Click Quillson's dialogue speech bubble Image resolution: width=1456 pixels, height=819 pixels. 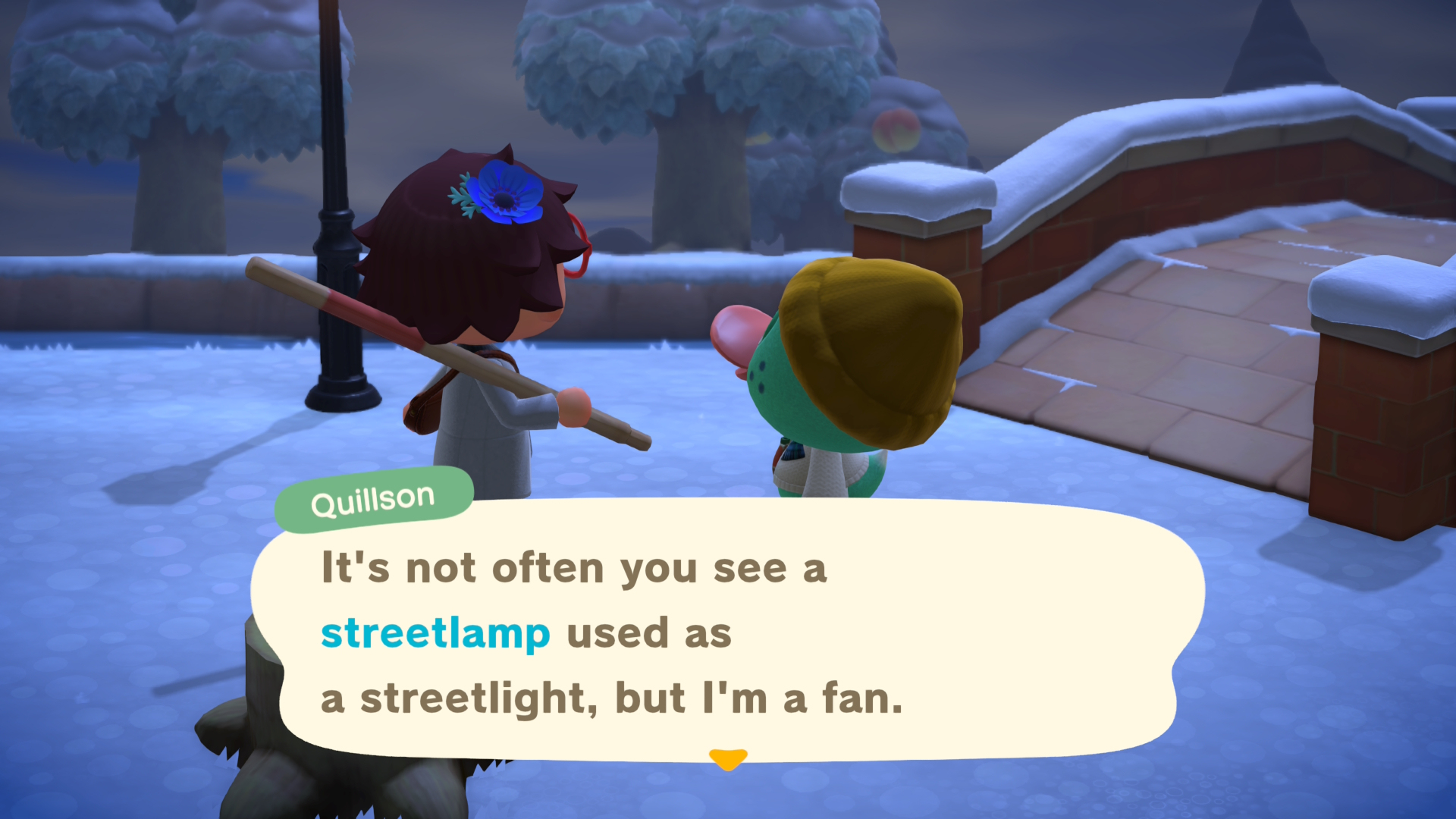[x=726, y=631]
